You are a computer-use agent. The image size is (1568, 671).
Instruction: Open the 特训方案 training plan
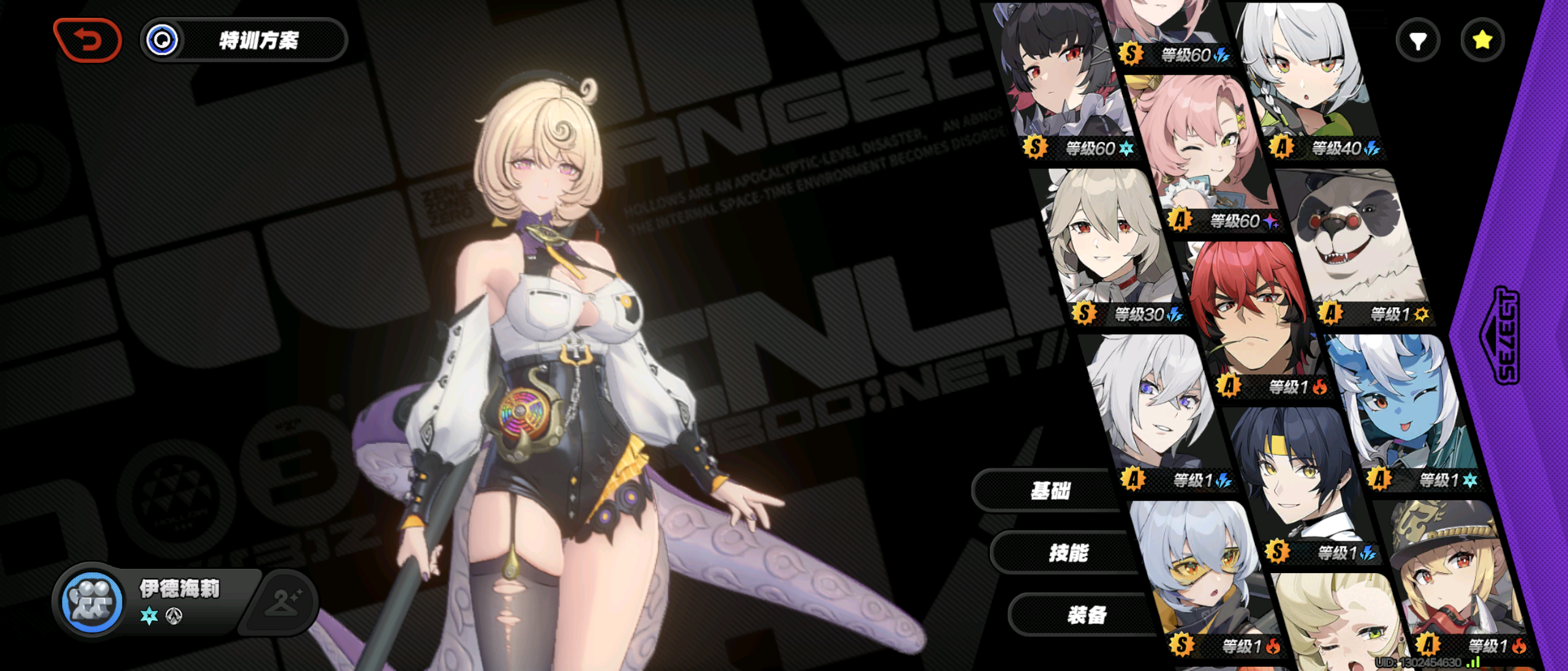(244, 40)
